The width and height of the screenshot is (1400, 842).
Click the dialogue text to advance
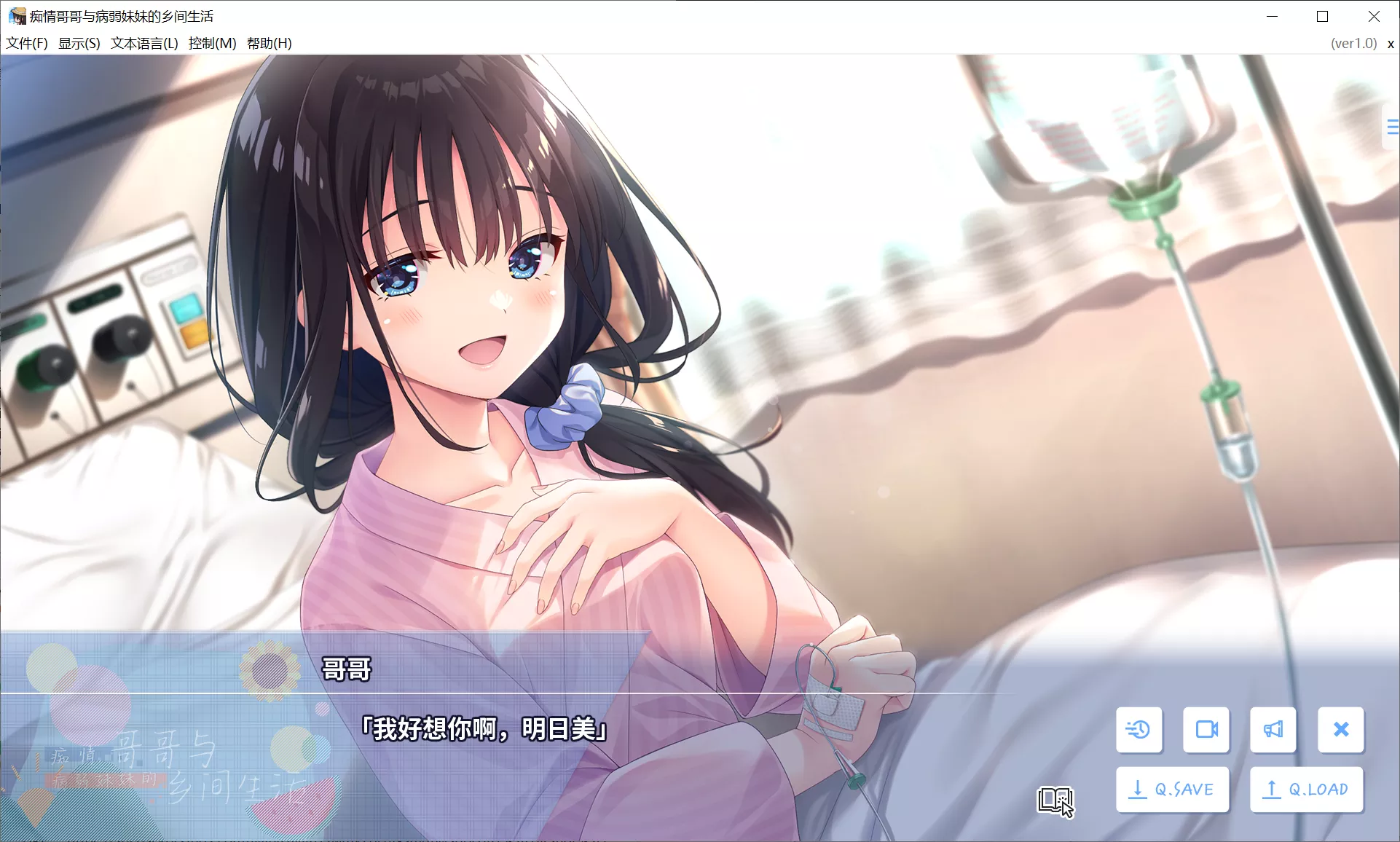coord(483,728)
